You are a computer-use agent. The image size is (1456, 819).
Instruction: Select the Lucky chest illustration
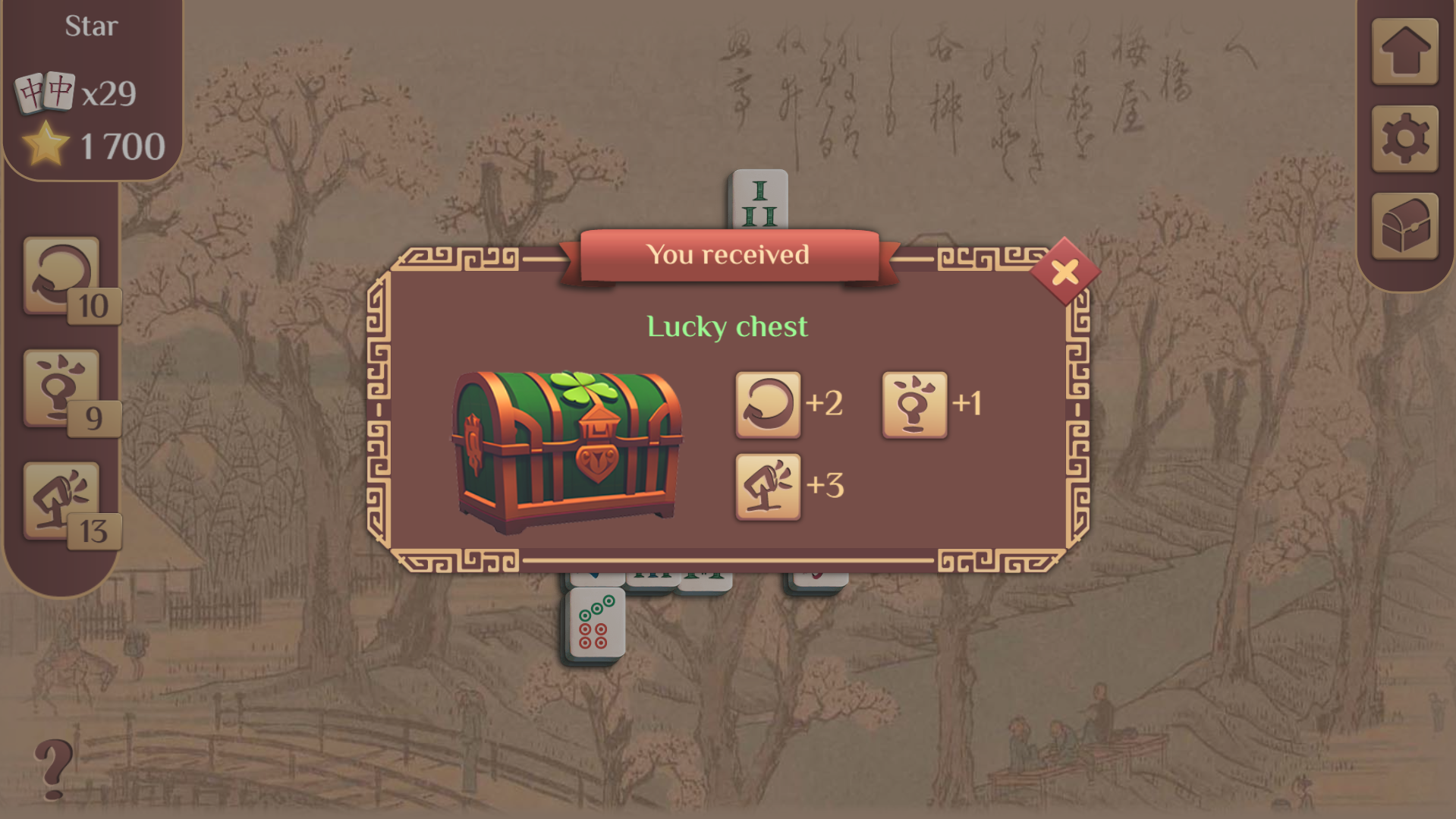(568, 448)
